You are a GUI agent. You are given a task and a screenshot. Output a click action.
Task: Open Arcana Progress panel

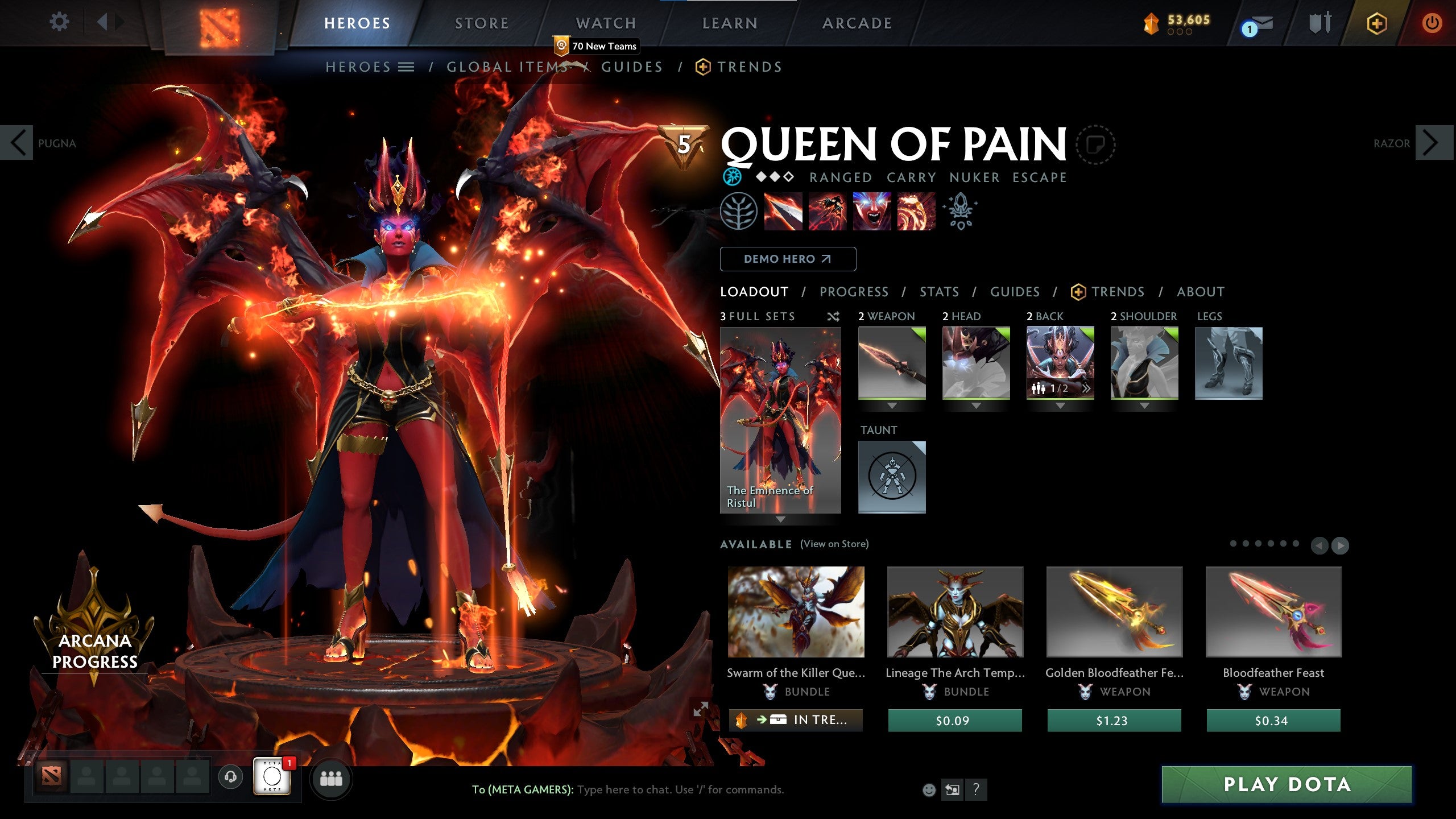point(94,651)
